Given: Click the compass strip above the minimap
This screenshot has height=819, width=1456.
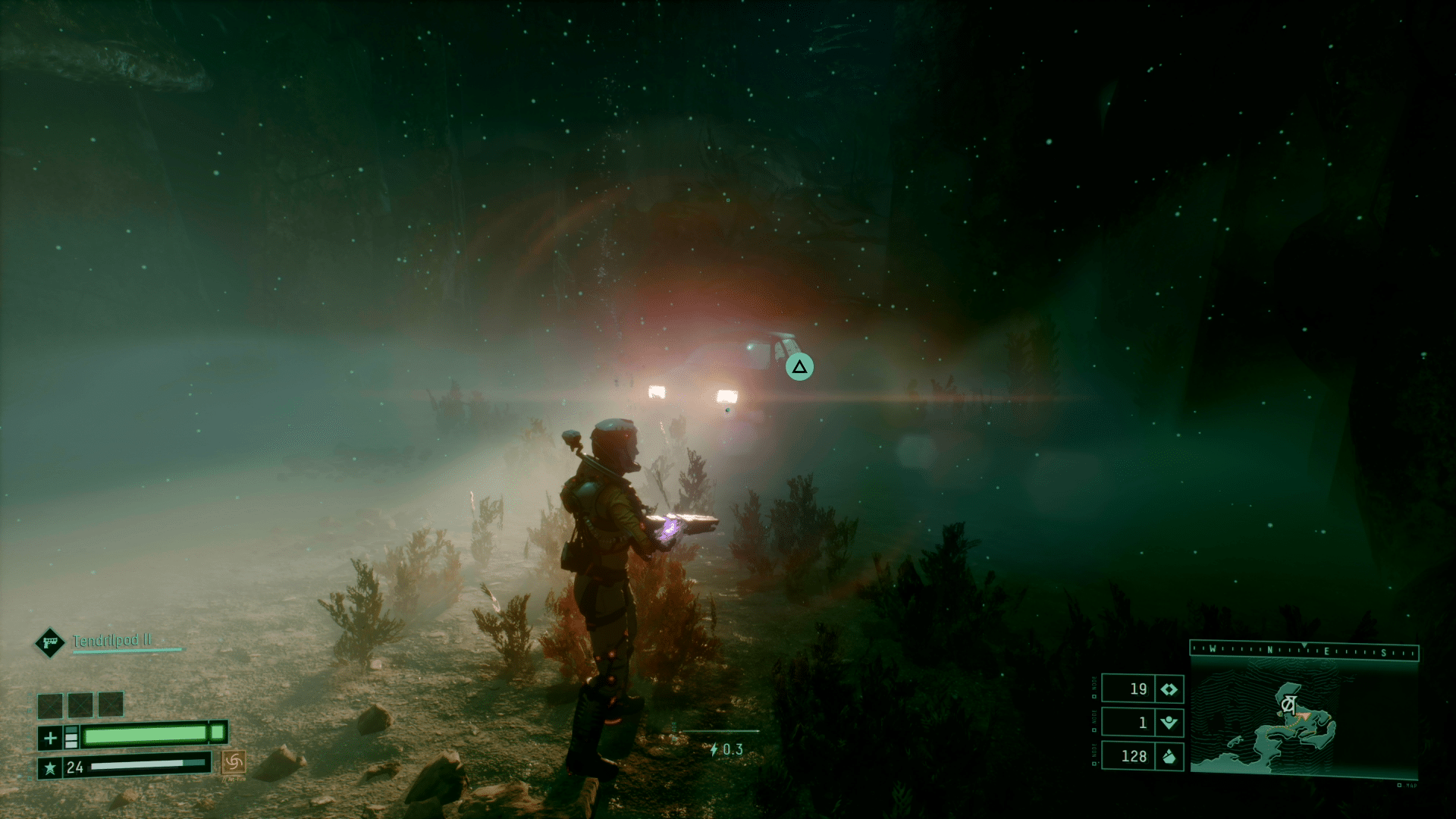Looking at the screenshot, I should (1304, 651).
